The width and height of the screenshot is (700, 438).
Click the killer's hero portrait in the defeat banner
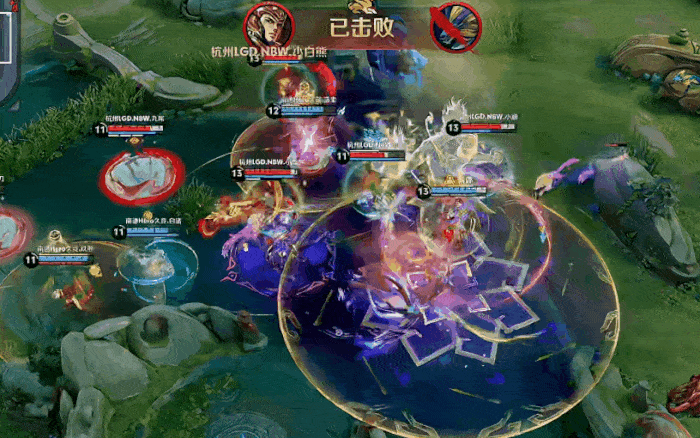pyautogui.click(x=262, y=25)
